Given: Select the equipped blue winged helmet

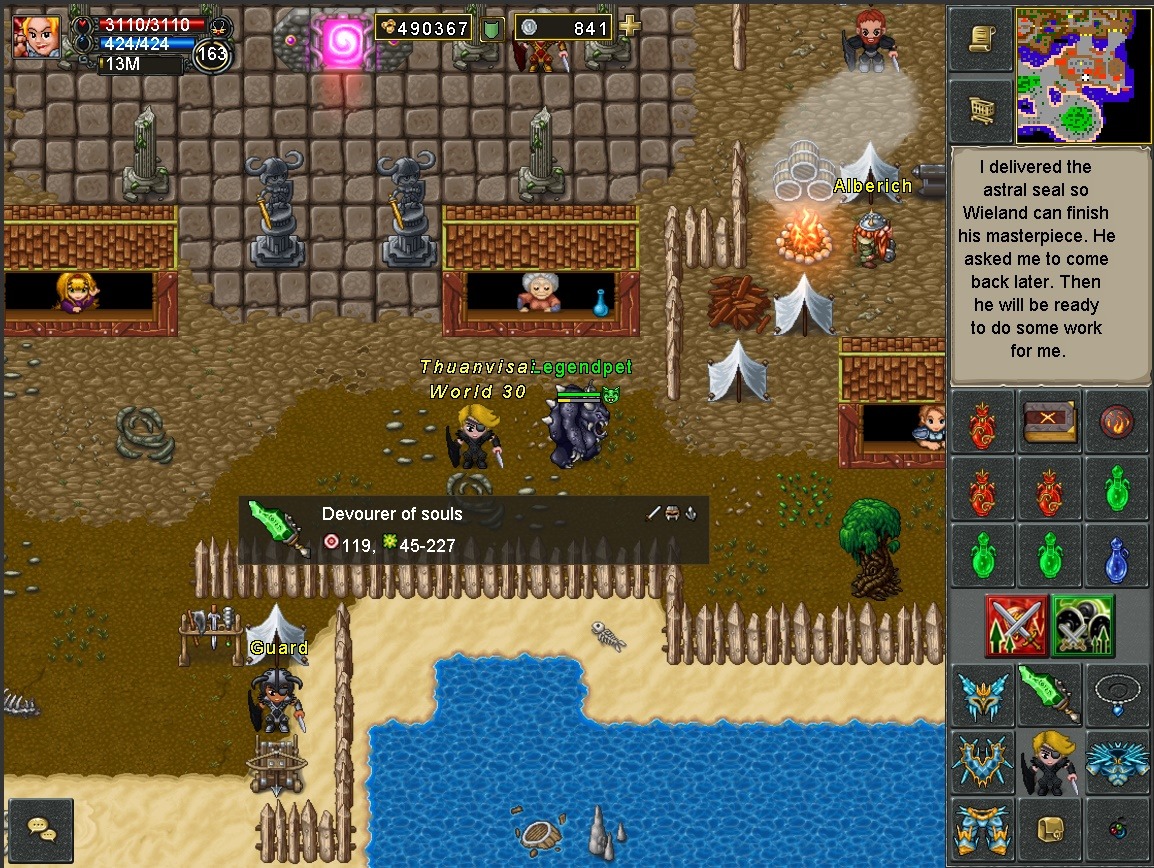Looking at the screenshot, I should point(982,695).
